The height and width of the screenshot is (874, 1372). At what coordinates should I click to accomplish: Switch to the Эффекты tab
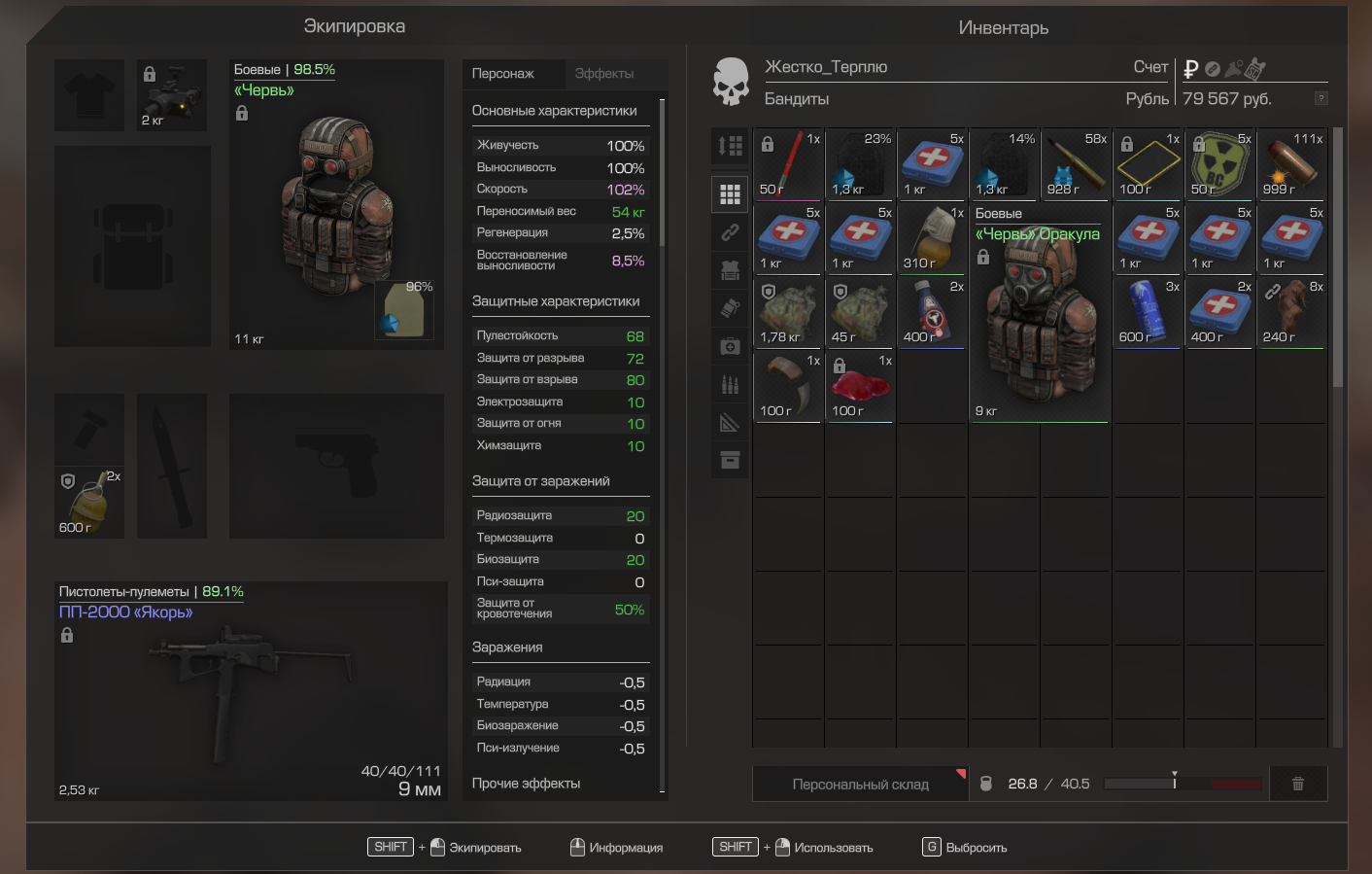[603, 74]
